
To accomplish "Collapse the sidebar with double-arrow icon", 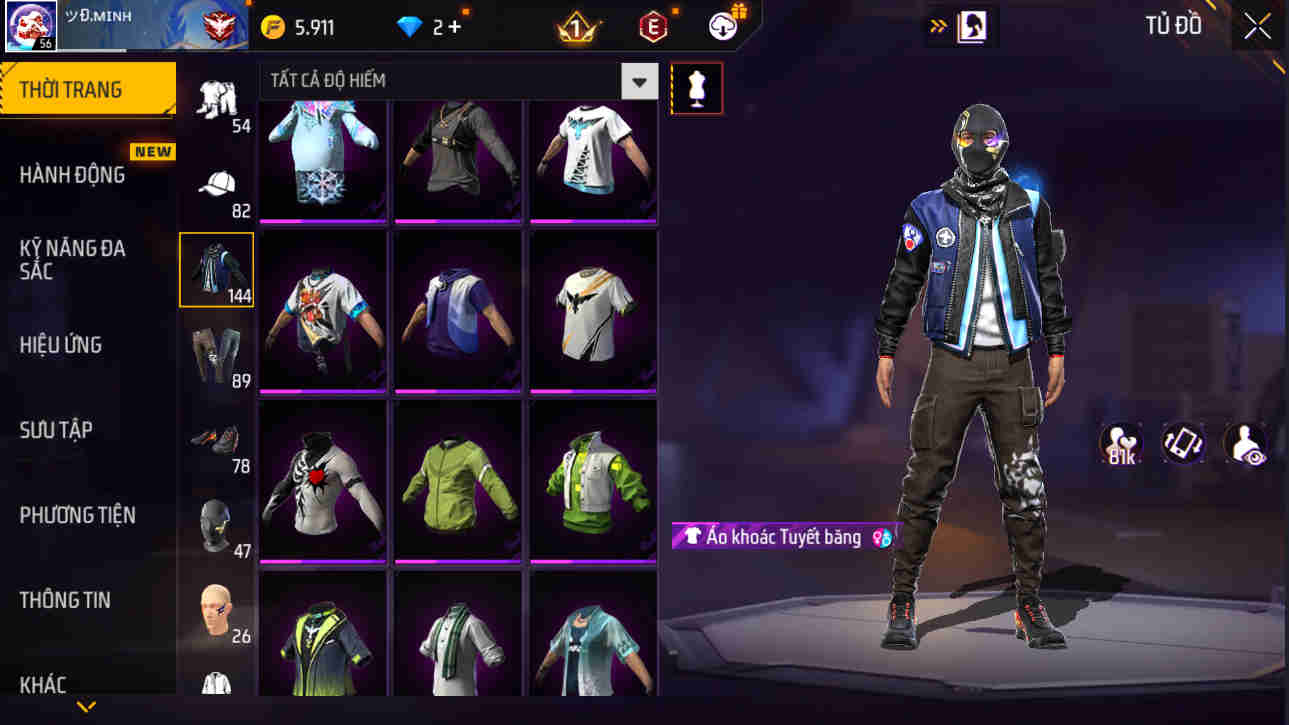I will point(937,26).
